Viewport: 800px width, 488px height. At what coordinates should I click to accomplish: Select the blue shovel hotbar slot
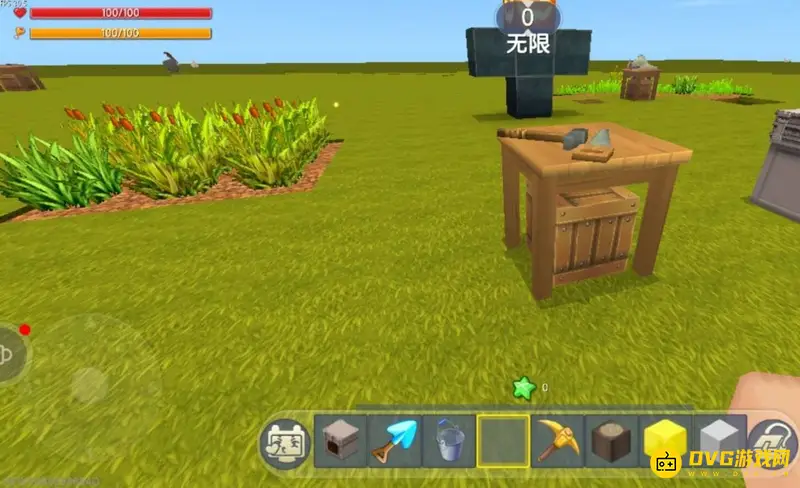(x=395, y=442)
